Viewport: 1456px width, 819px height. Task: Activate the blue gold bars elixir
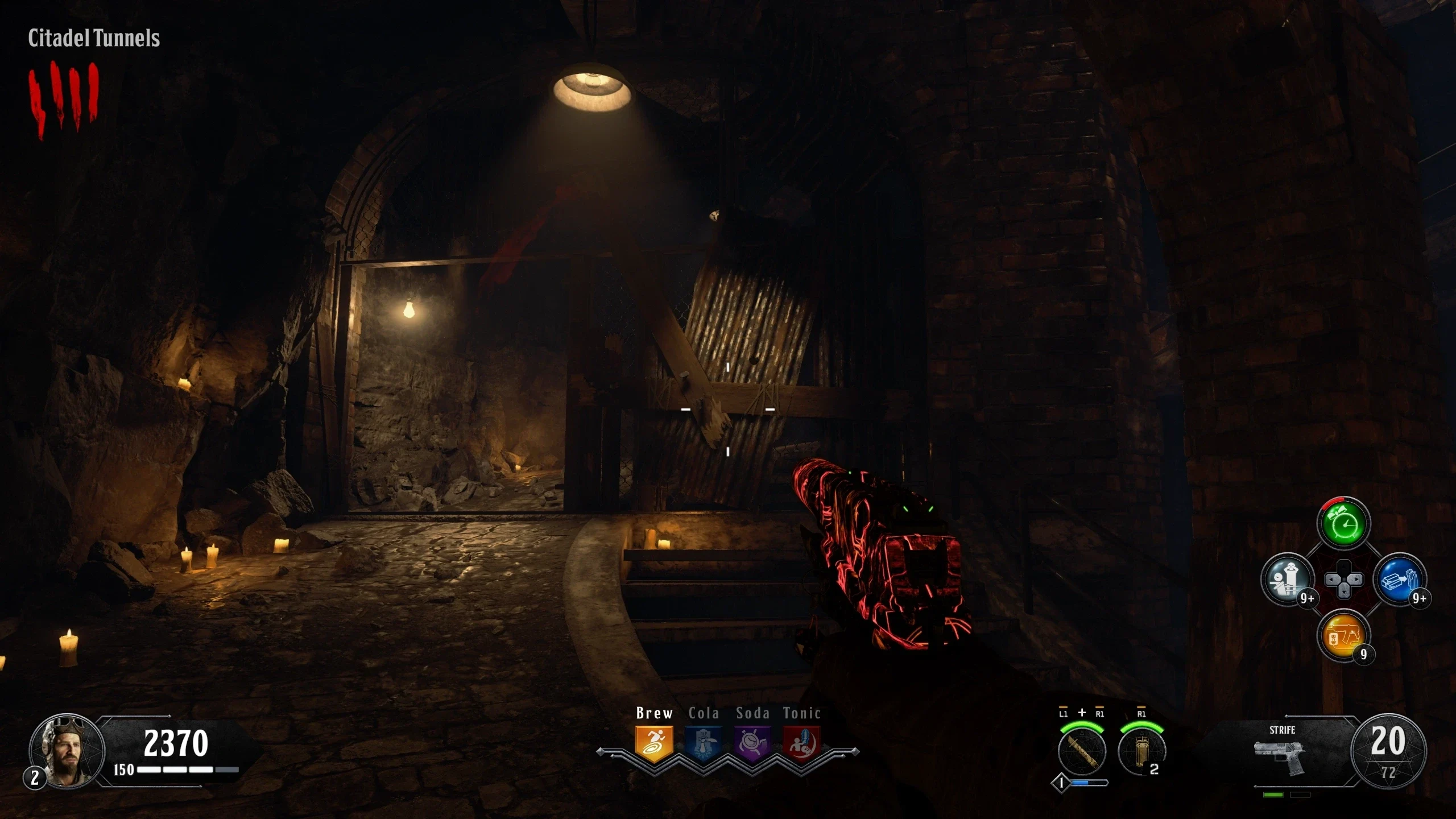[x=1399, y=580]
